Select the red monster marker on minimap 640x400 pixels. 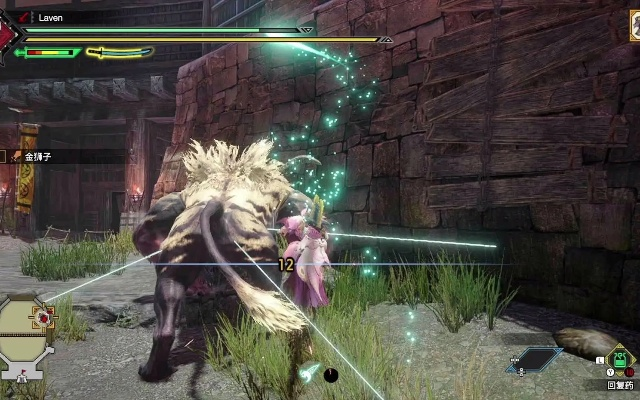[x=44, y=318]
